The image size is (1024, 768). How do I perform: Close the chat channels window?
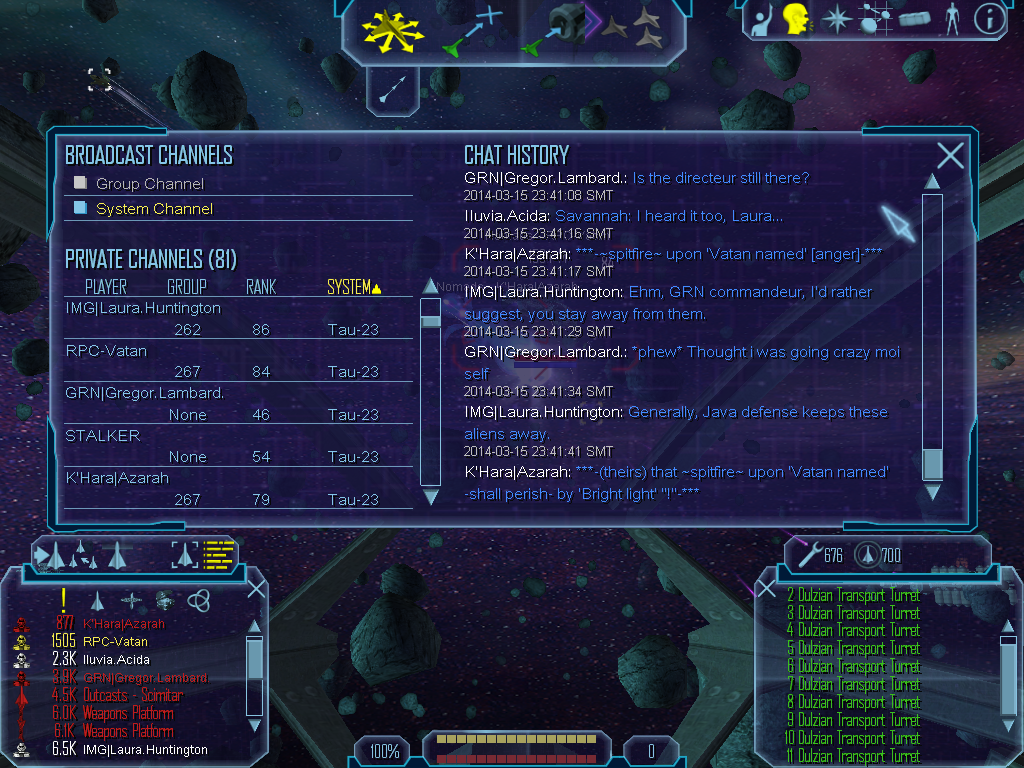[x=950, y=155]
